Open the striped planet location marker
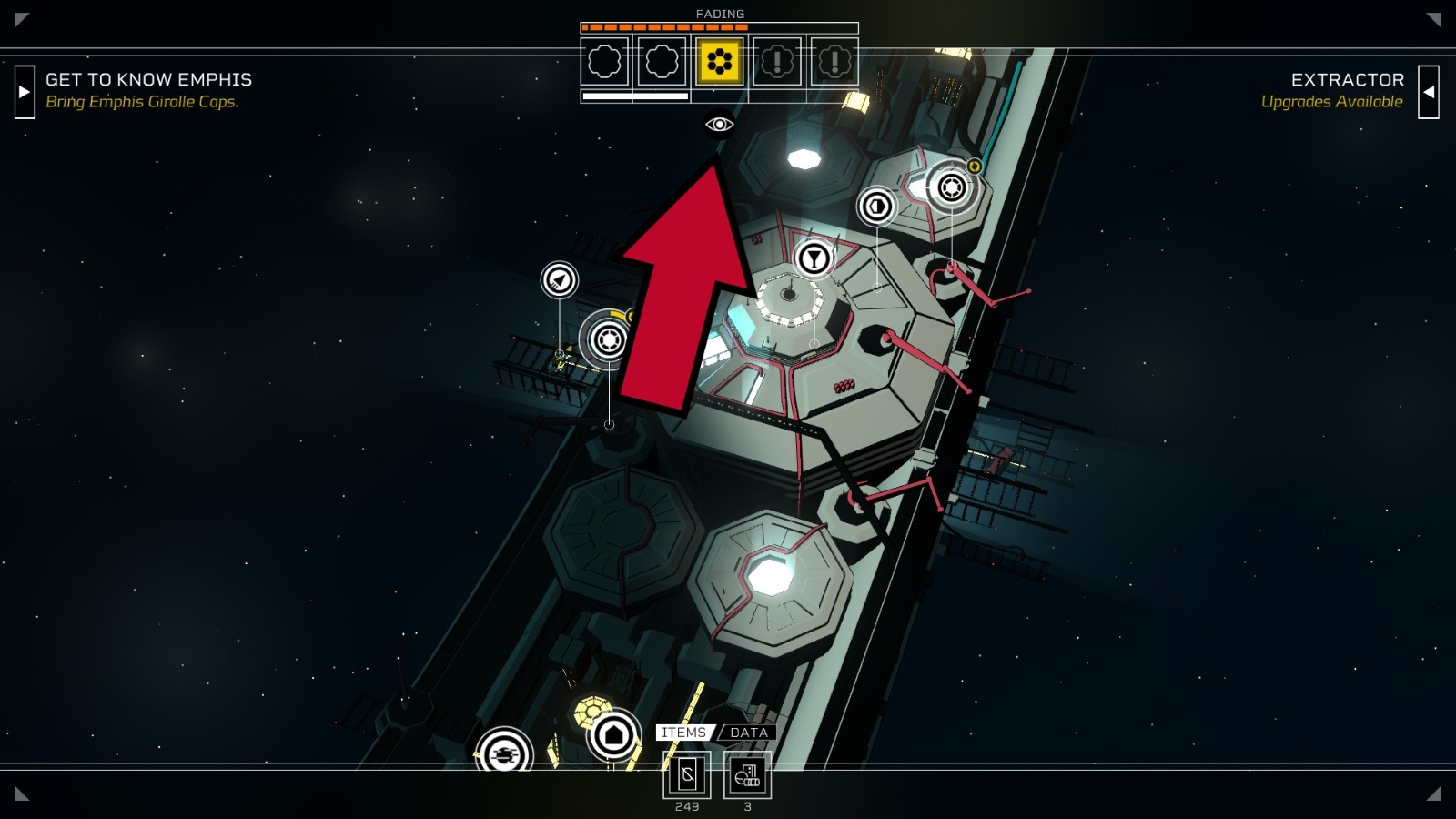Screen dimensions: 1456x819 (504, 753)
